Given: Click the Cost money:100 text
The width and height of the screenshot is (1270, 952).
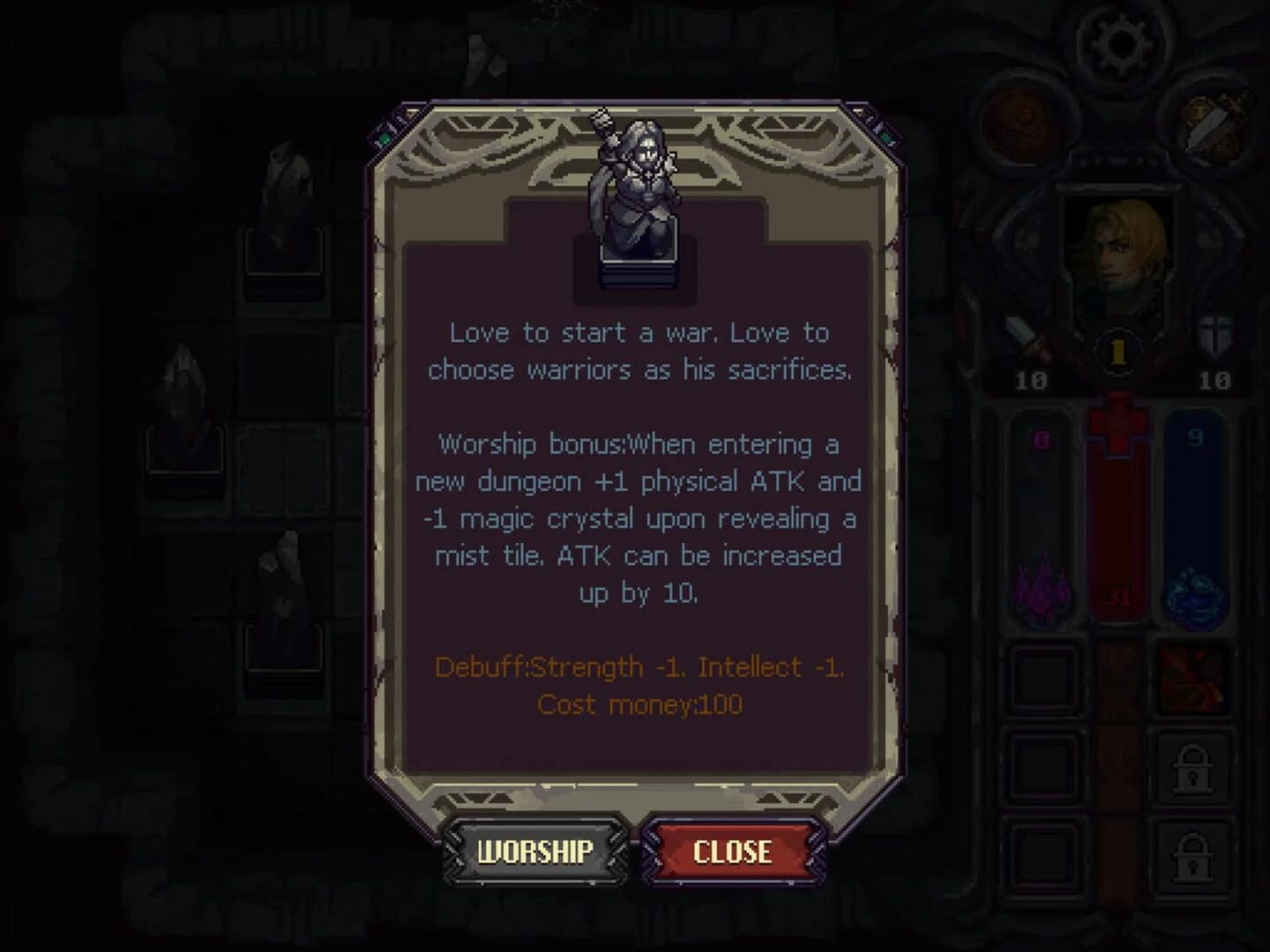Looking at the screenshot, I should click(639, 704).
